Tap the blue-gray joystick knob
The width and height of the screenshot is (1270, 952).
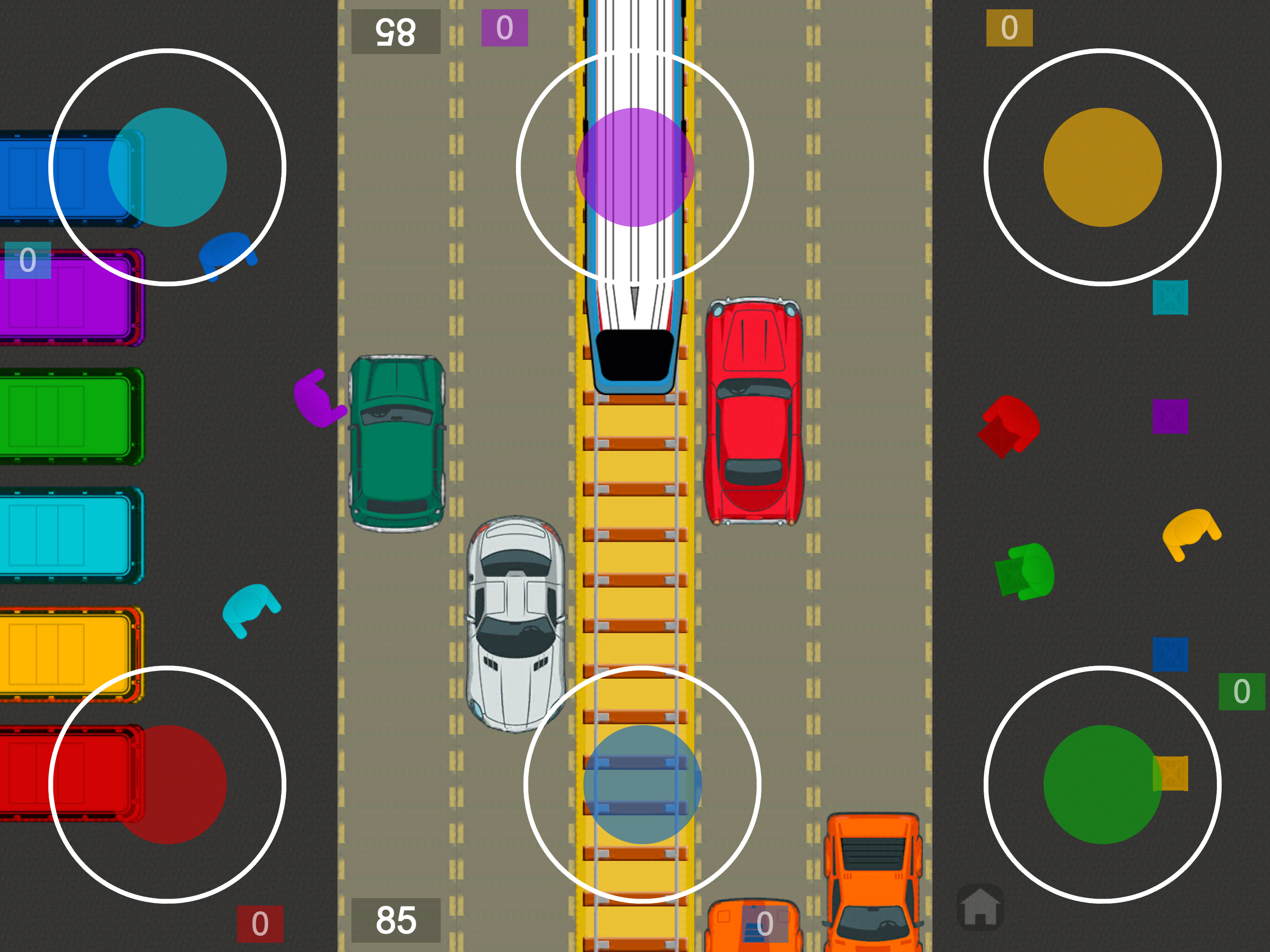click(642, 784)
